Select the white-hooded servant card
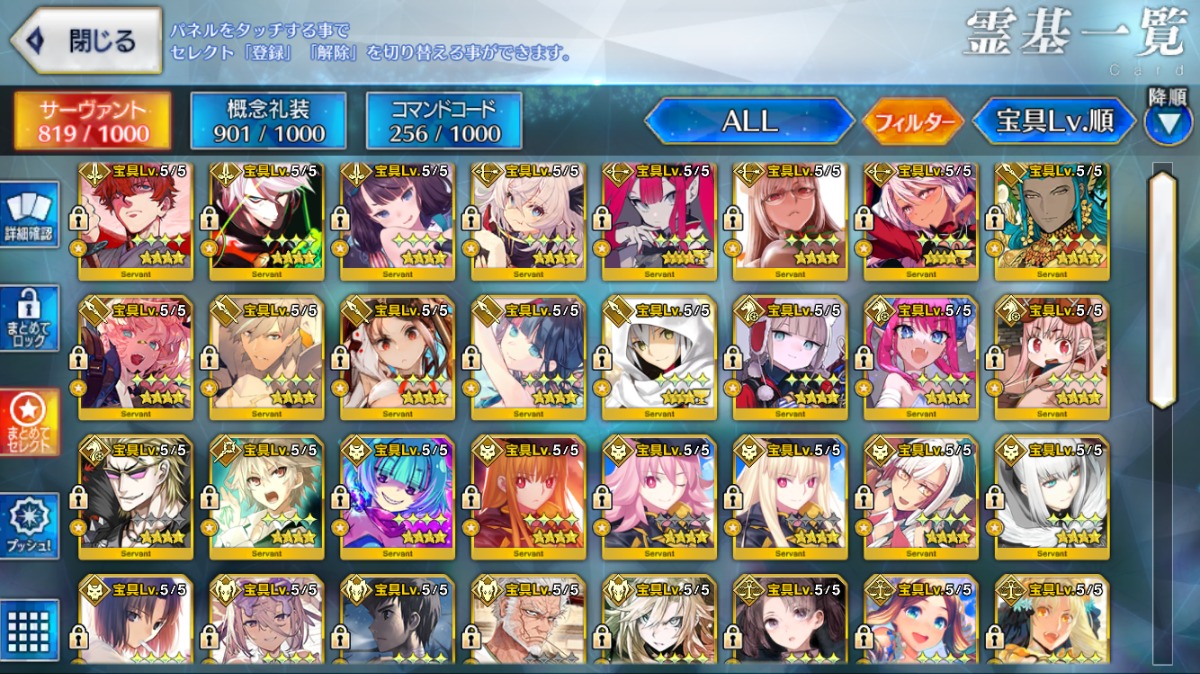Image resolution: width=1200 pixels, height=674 pixels. pos(659,352)
